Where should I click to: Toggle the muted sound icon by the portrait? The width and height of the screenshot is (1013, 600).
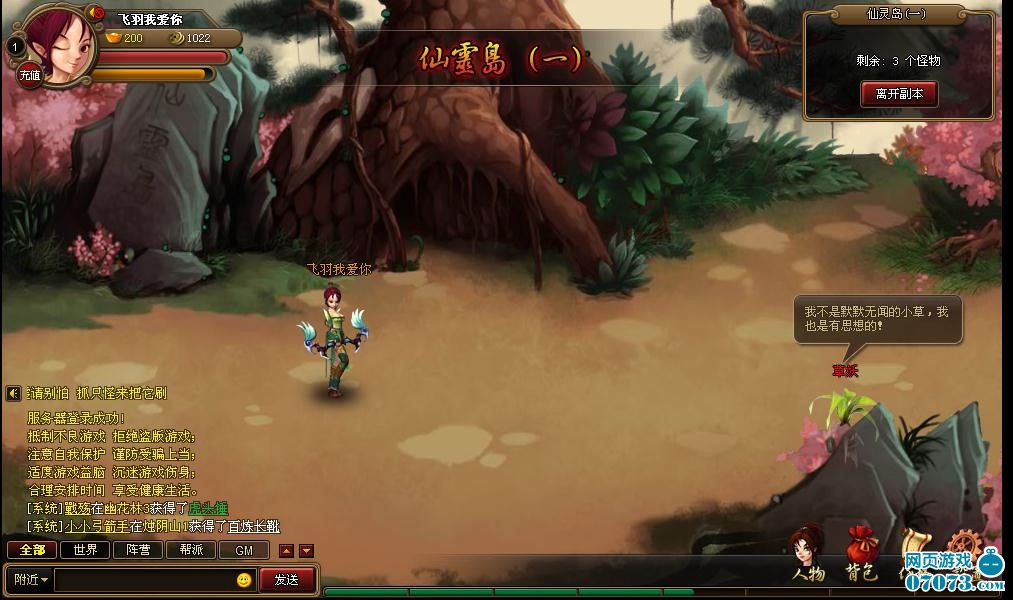[x=97, y=13]
